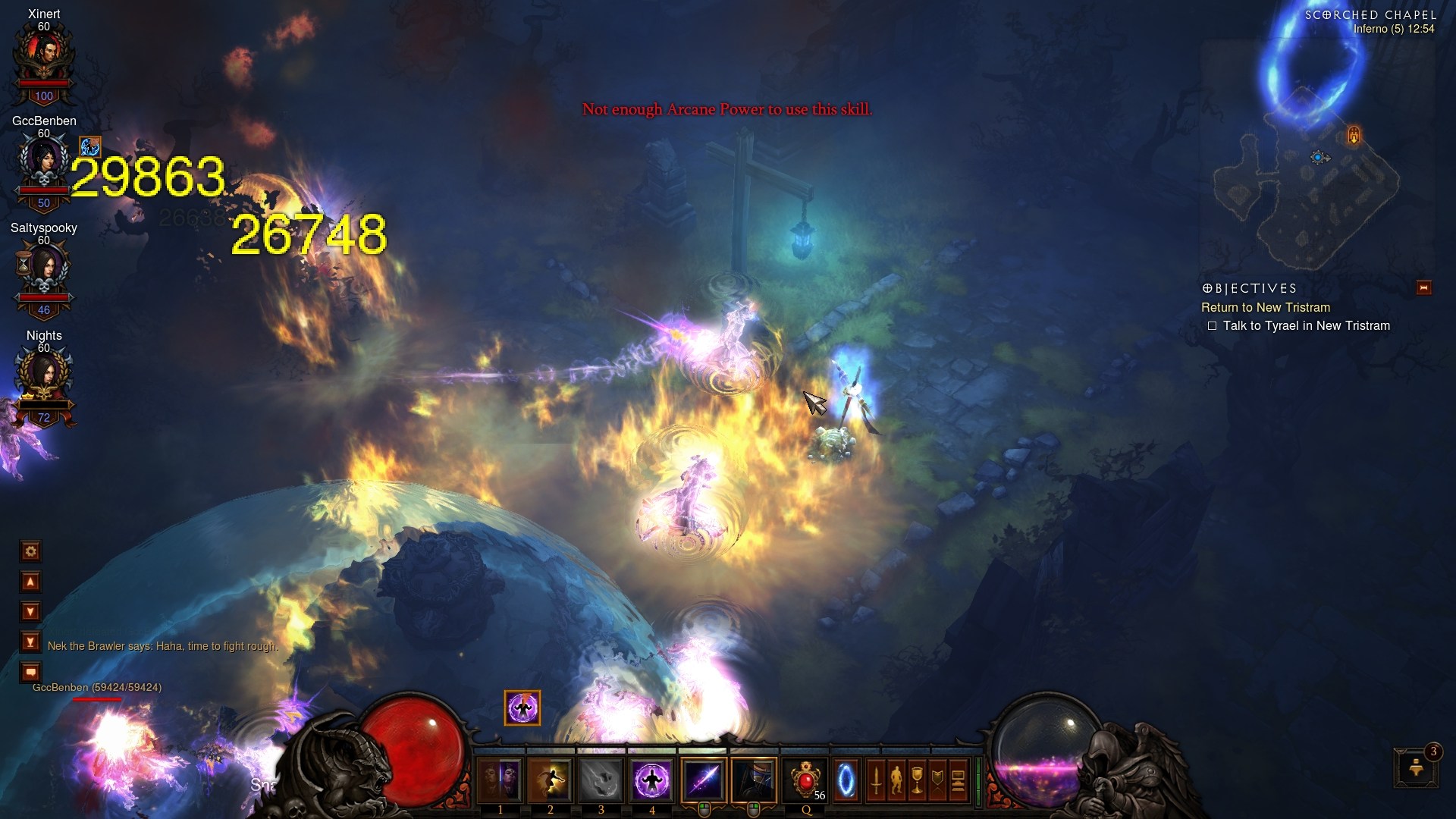Open the game menu computer icon
The image size is (1456, 819).
click(x=958, y=780)
